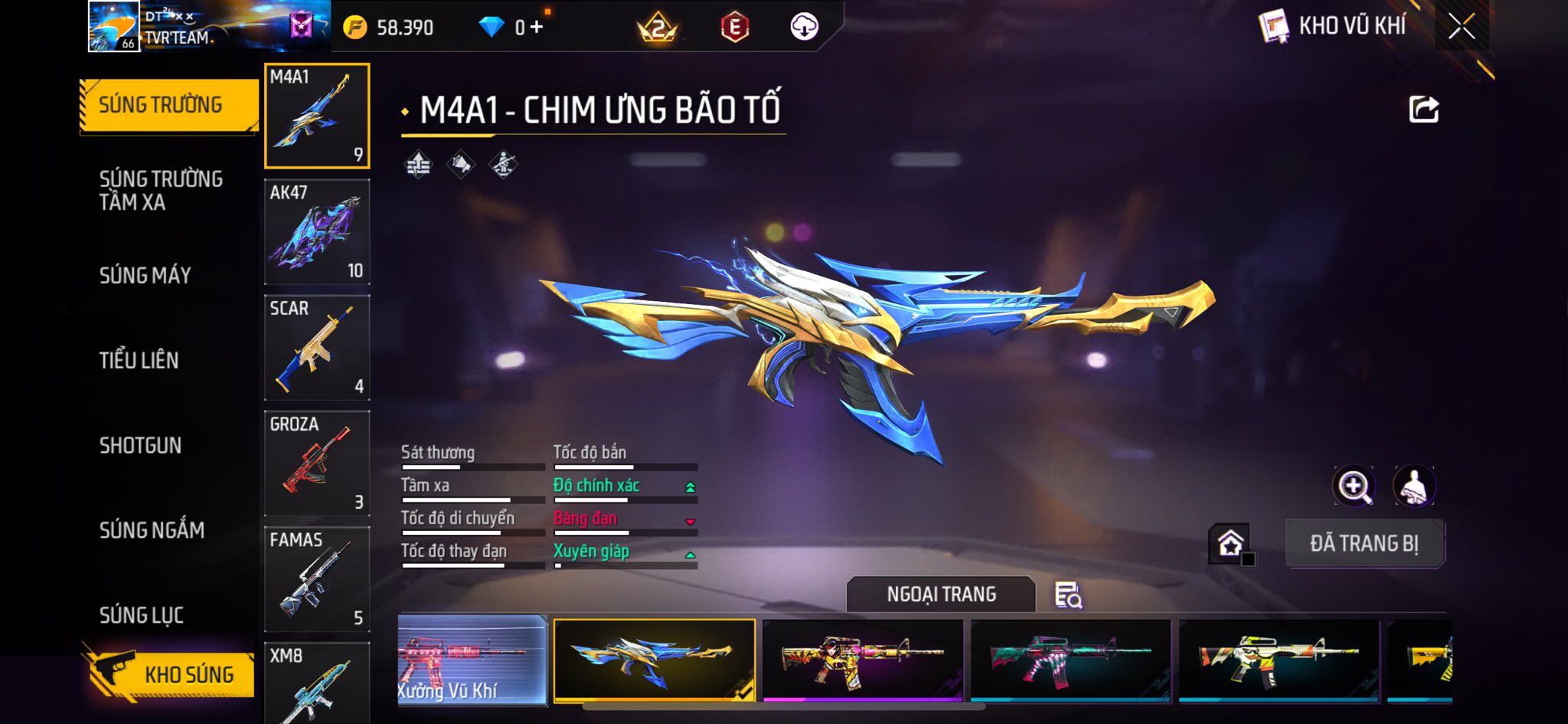Open the skin list search icon

[x=1068, y=595]
